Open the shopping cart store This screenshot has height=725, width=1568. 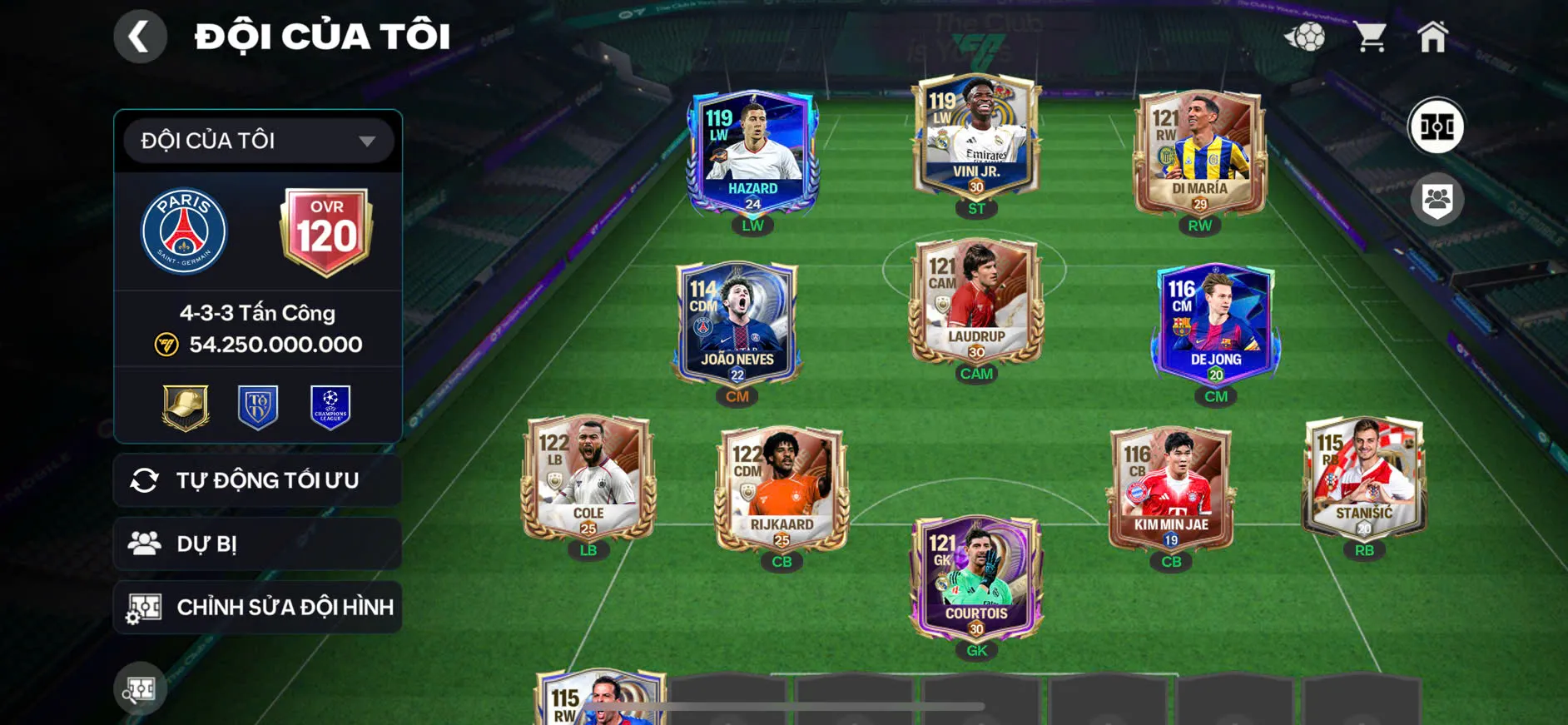(x=1369, y=37)
